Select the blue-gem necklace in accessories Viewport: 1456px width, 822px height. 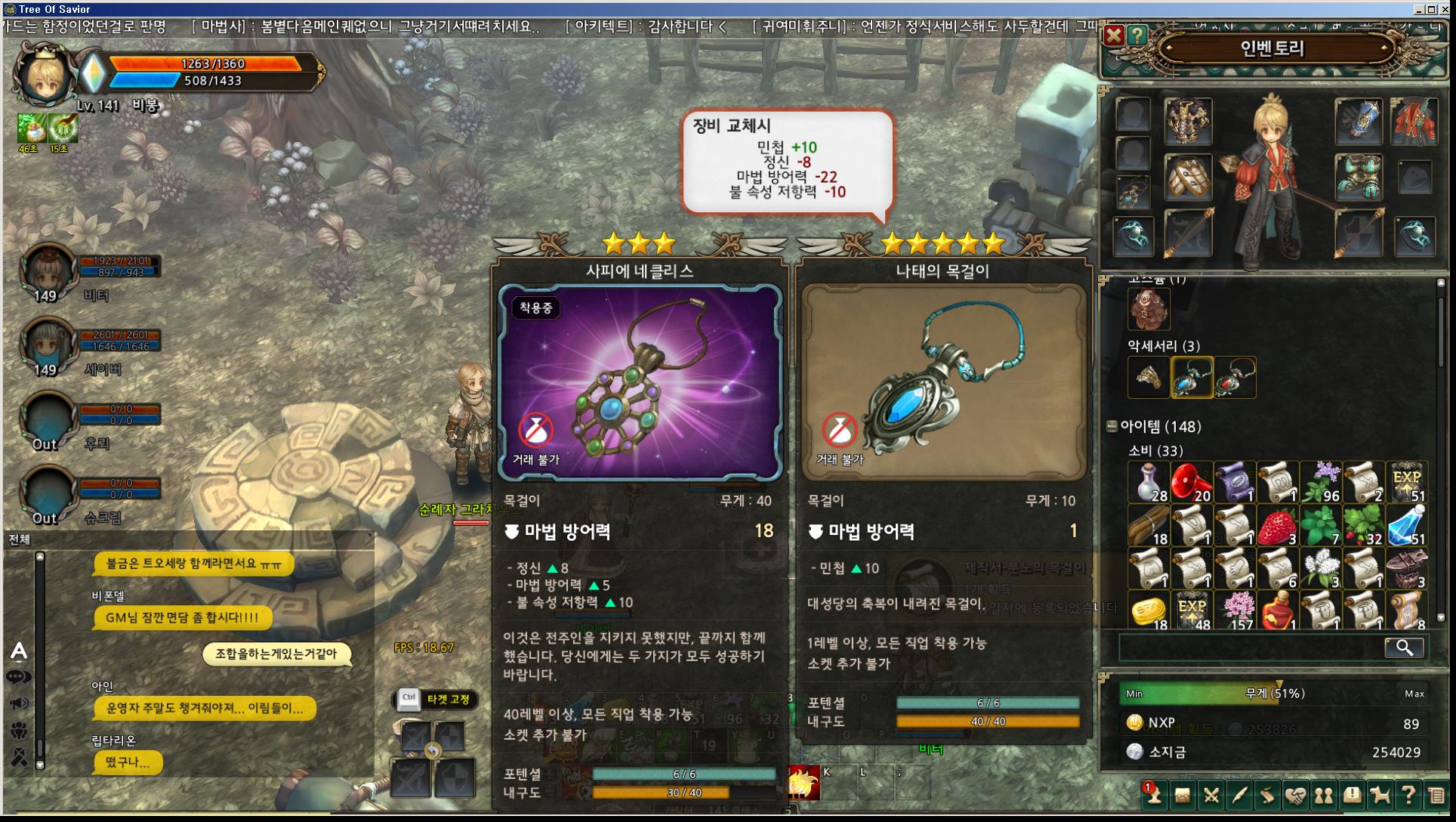(x=1192, y=377)
